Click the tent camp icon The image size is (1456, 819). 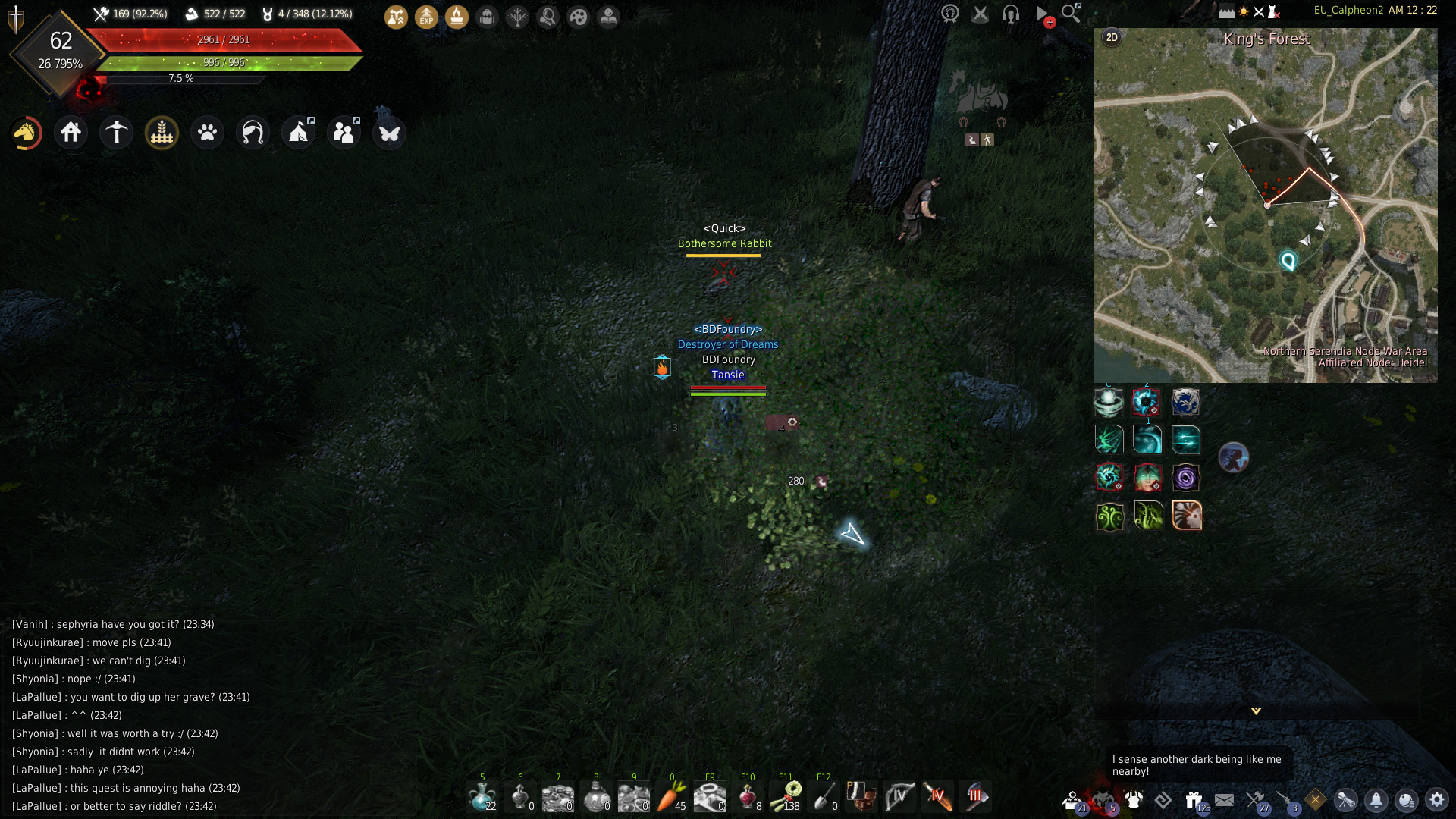[x=299, y=133]
